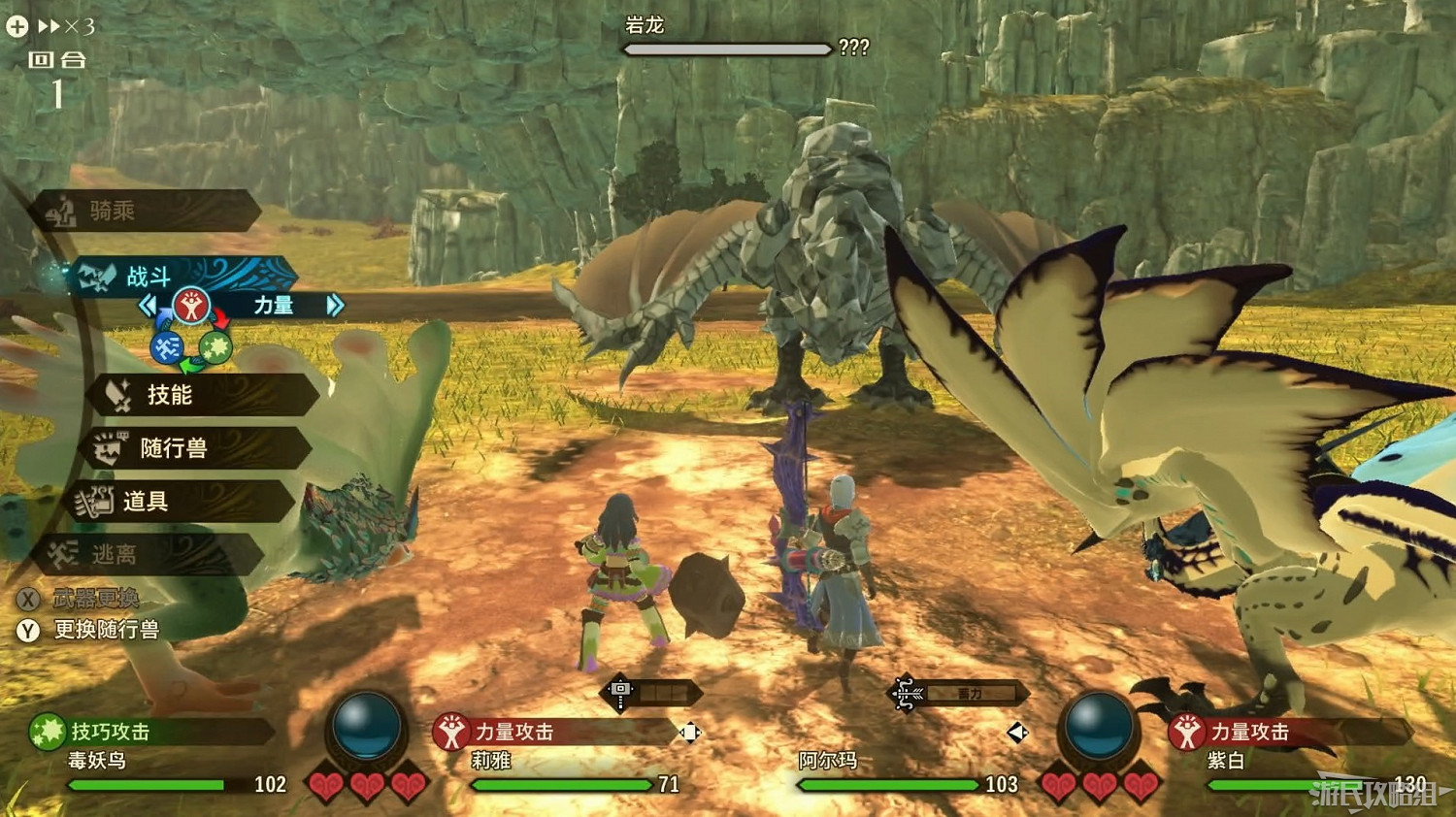Select the 骑乘 (Ride) mount icon
This screenshot has height=817, width=1456.
coord(61,211)
